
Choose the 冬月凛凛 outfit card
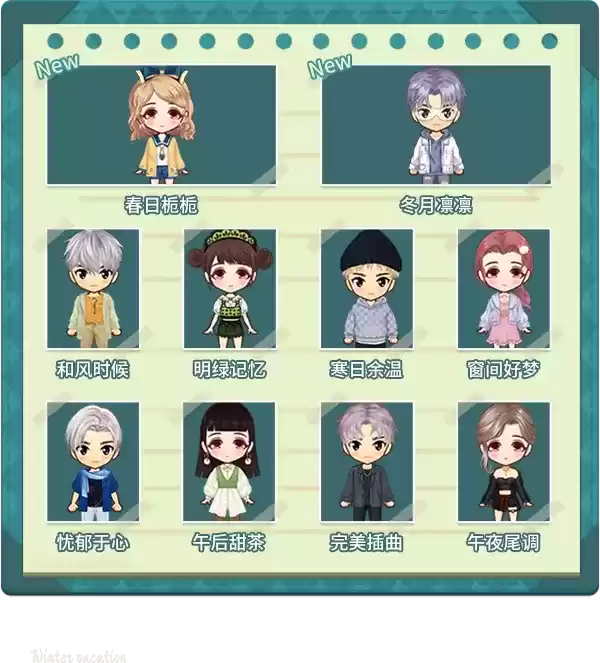click(x=436, y=125)
